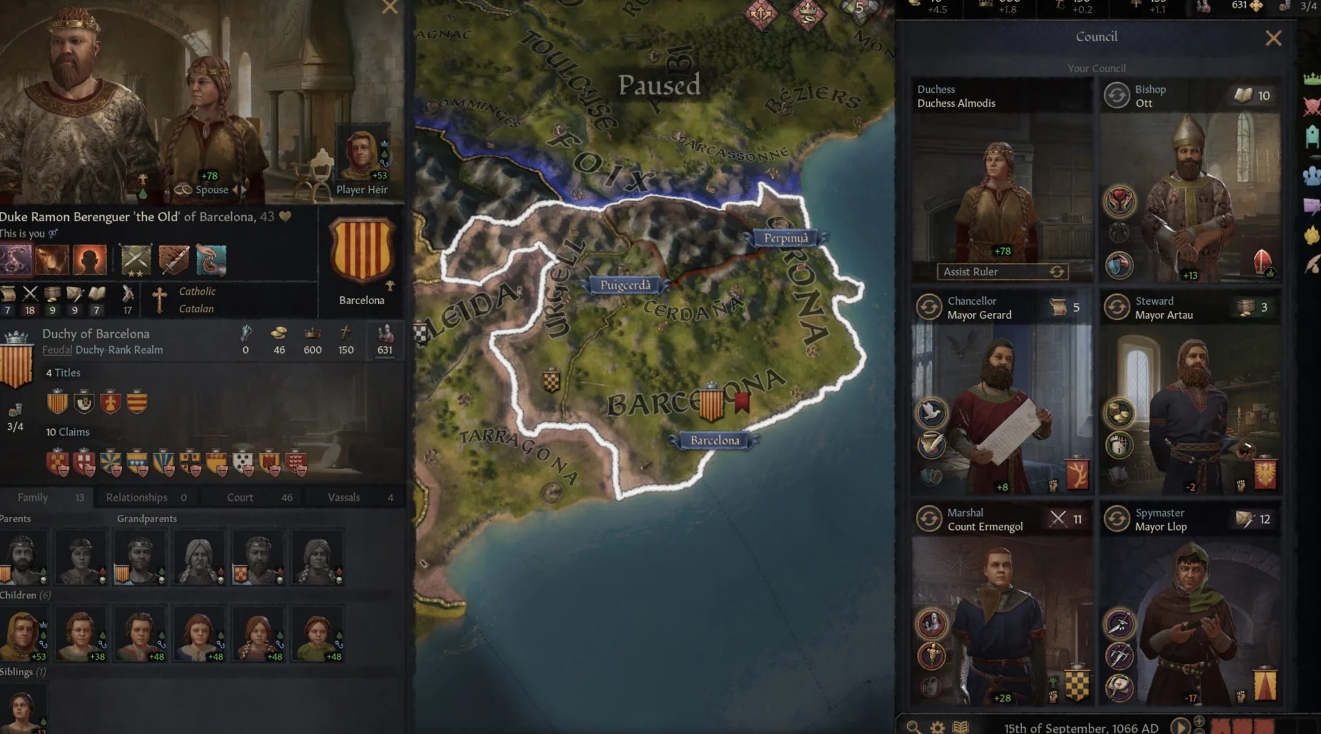This screenshot has height=734, width=1321.
Task: Open the Realm panel crown icon
Action: (x=1310, y=76)
